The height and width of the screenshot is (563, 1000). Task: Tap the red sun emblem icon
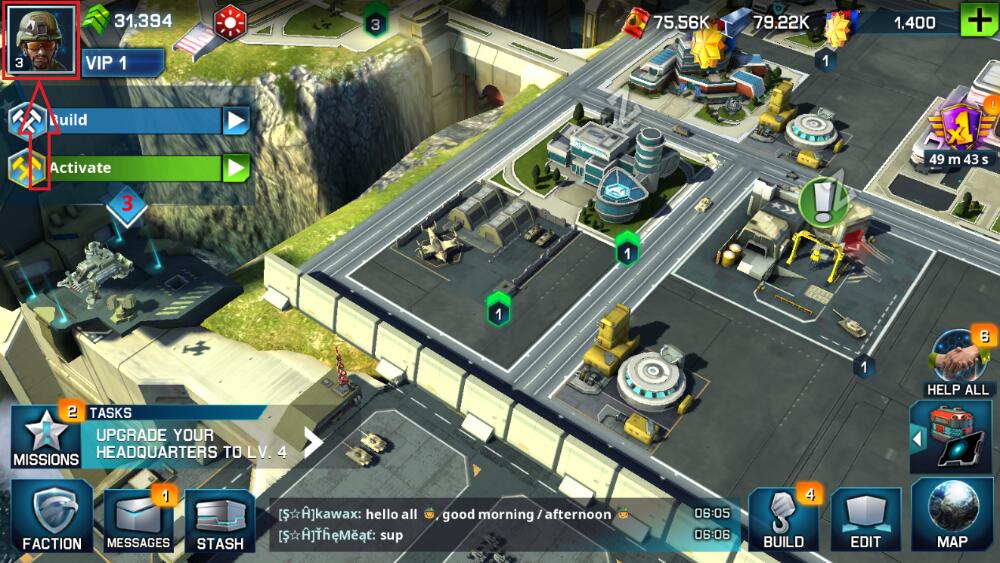pyautogui.click(x=232, y=21)
